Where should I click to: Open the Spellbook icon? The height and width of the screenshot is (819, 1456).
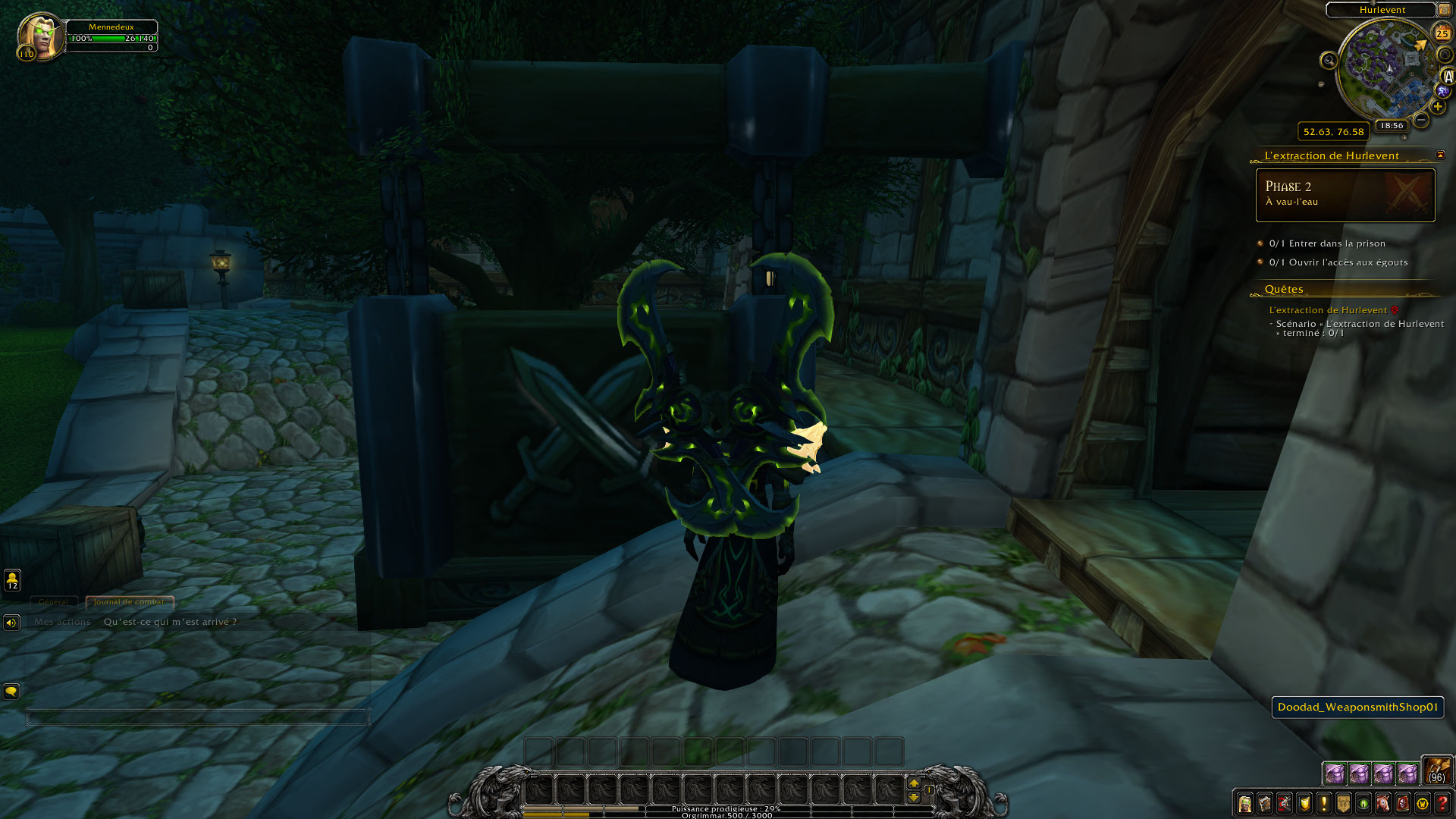coord(1265,803)
